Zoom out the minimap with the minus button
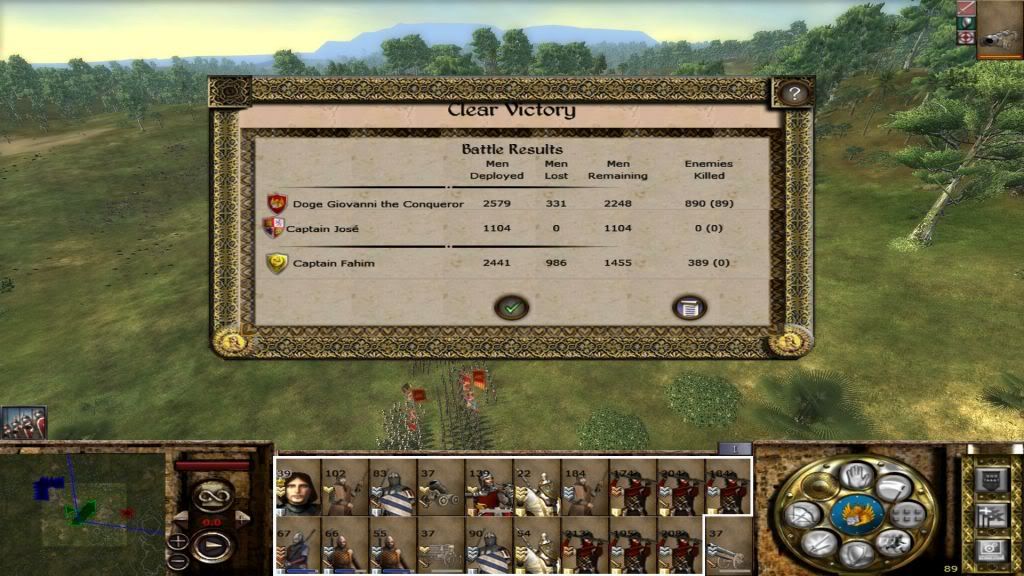1024x576 pixels. (177, 561)
